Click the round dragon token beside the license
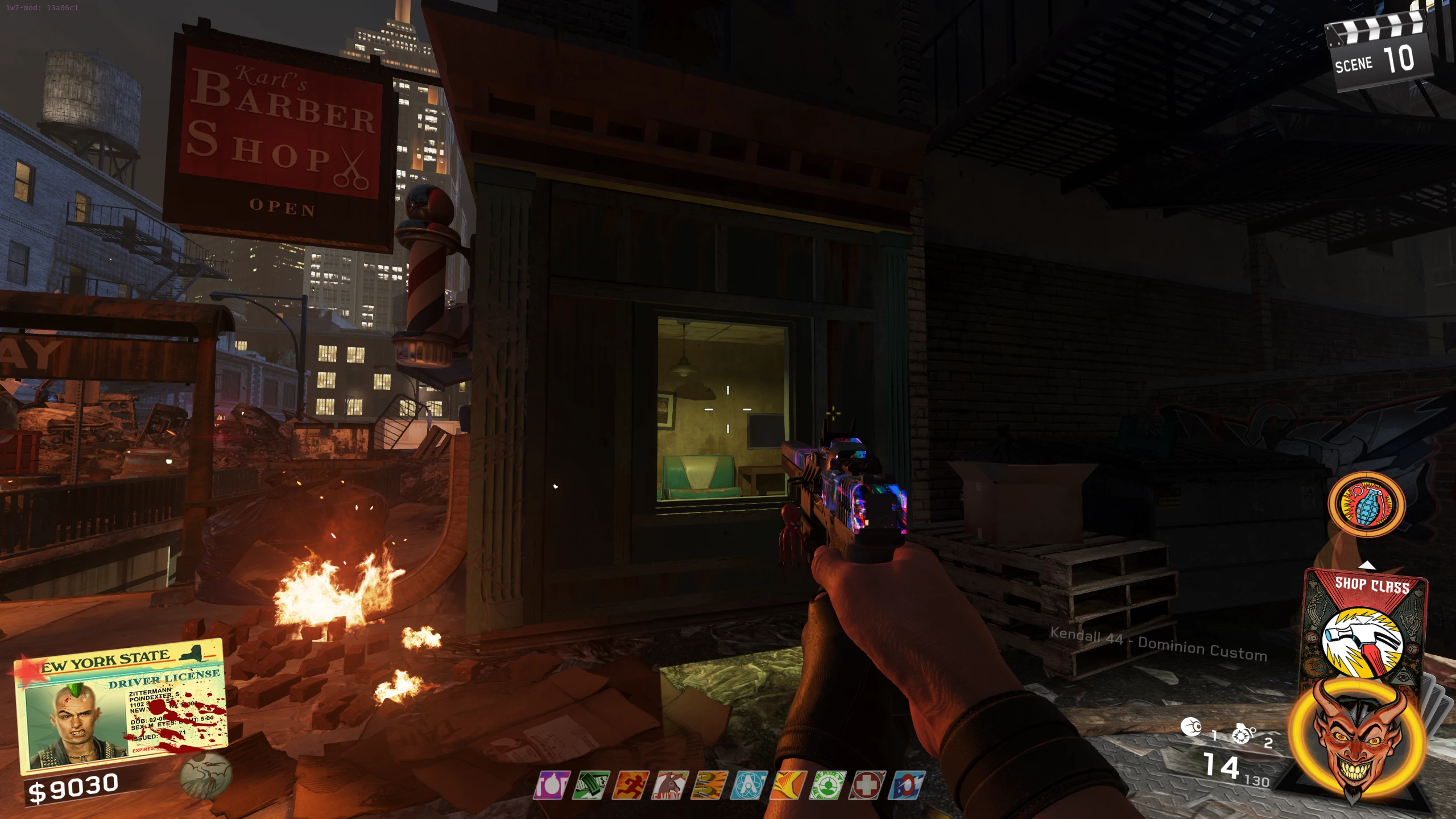The width and height of the screenshot is (1456, 819). [x=206, y=775]
